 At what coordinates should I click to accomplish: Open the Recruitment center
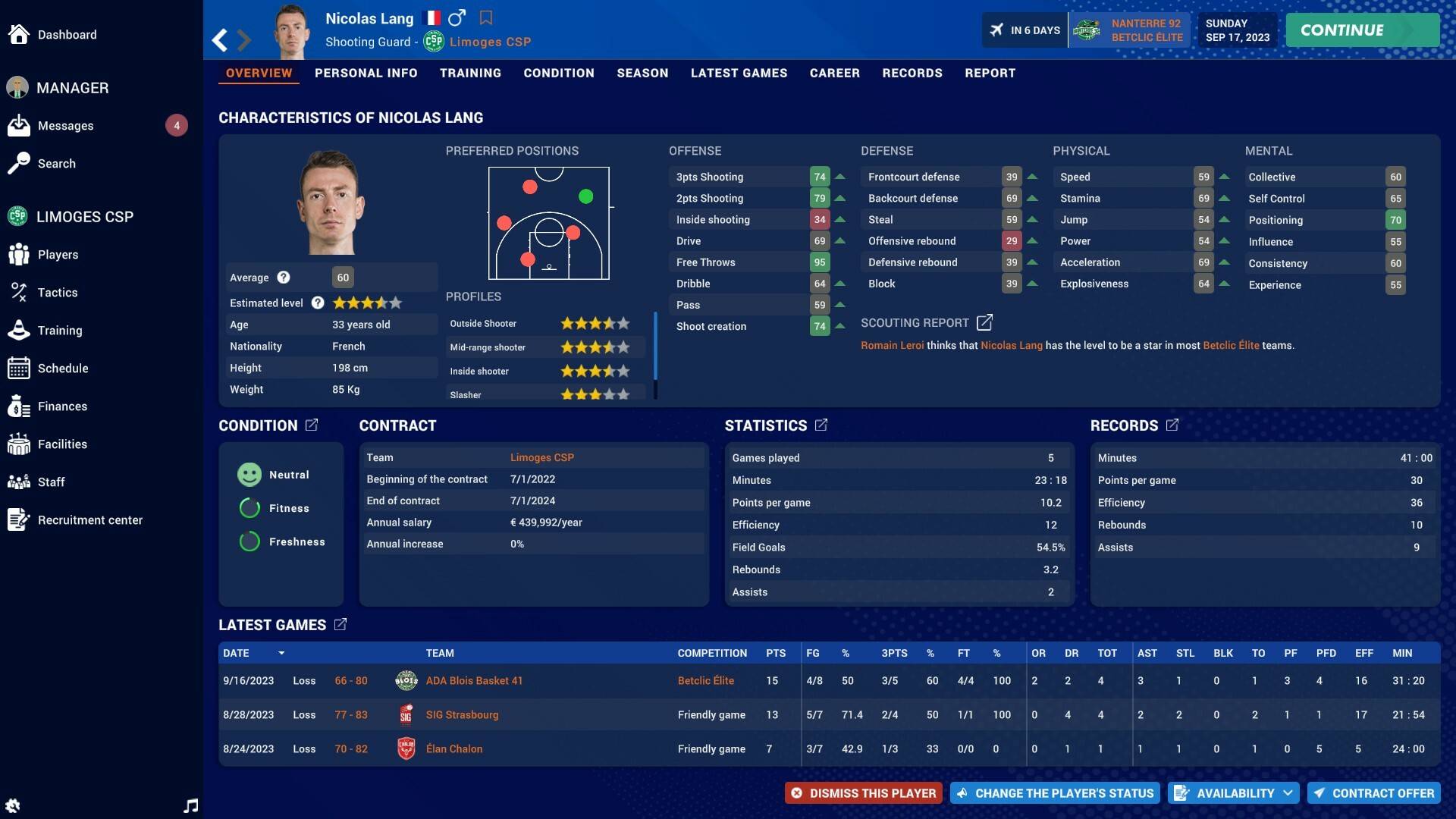(x=90, y=520)
